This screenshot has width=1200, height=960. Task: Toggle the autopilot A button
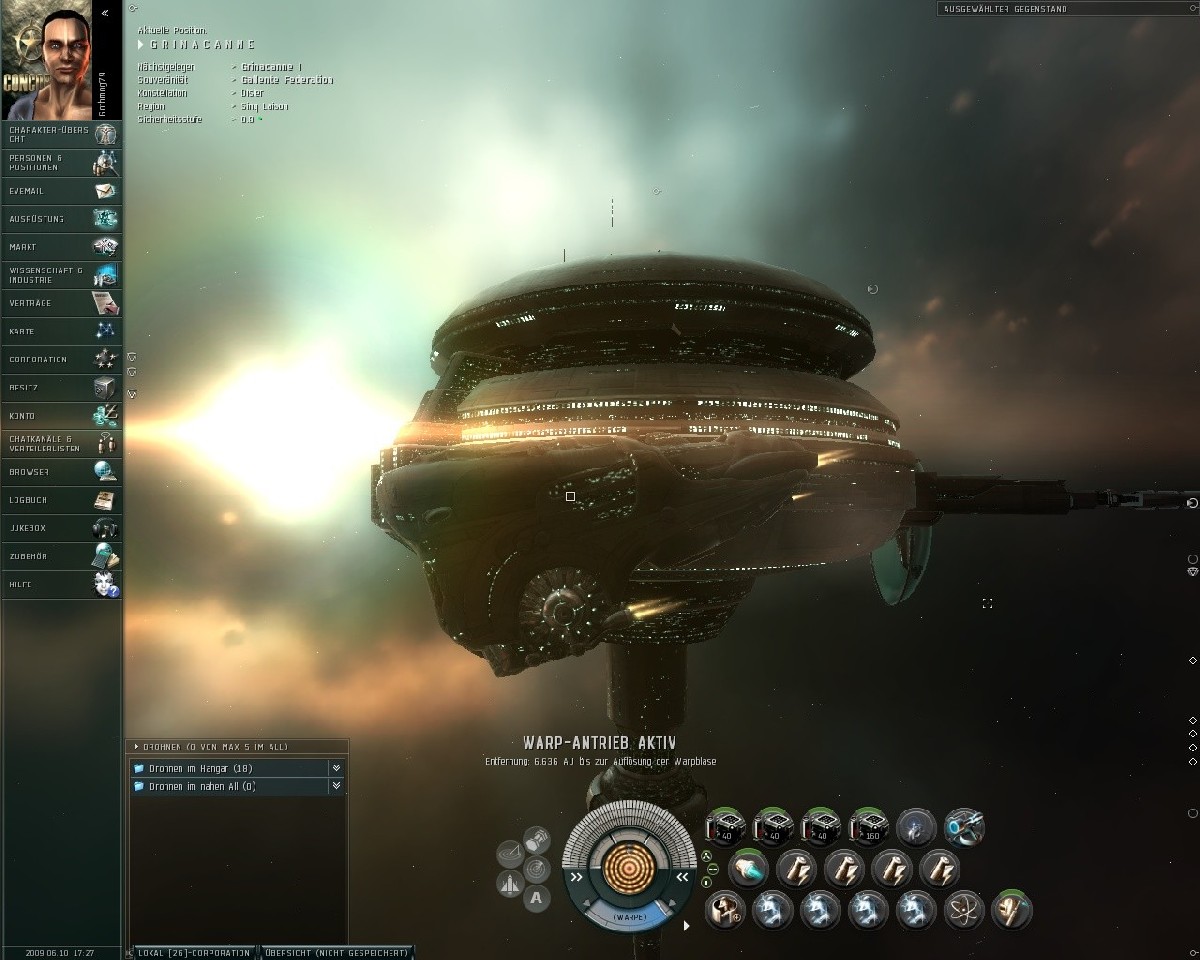pyautogui.click(x=536, y=897)
